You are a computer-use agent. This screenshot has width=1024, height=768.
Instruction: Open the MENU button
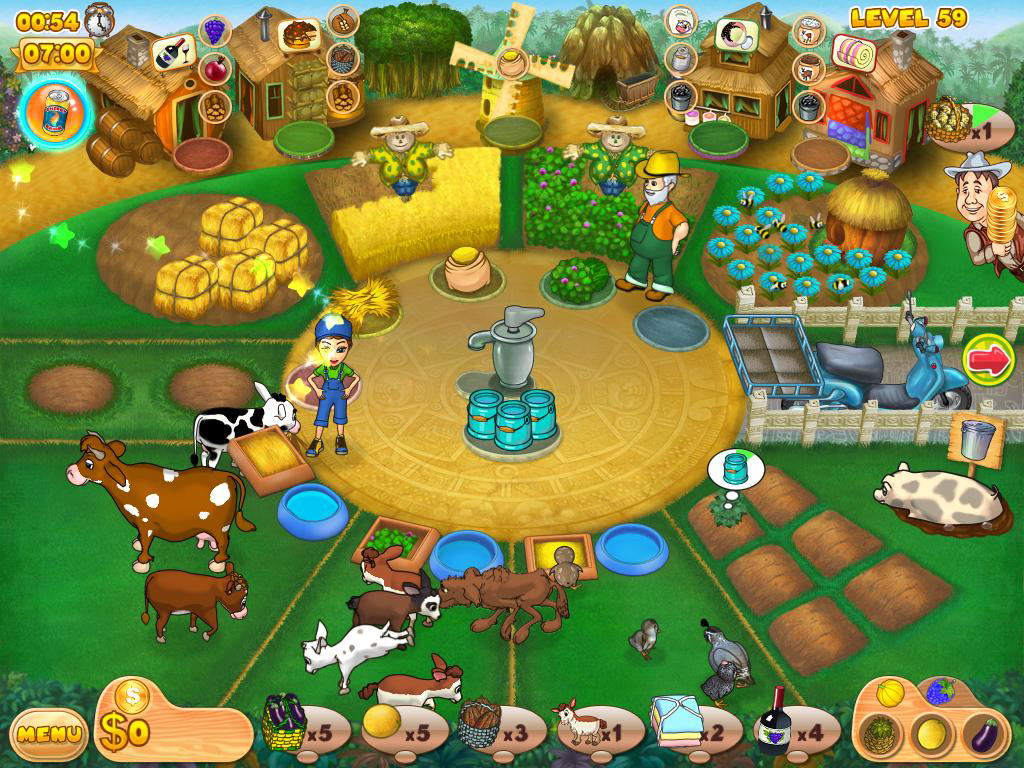point(49,734)
